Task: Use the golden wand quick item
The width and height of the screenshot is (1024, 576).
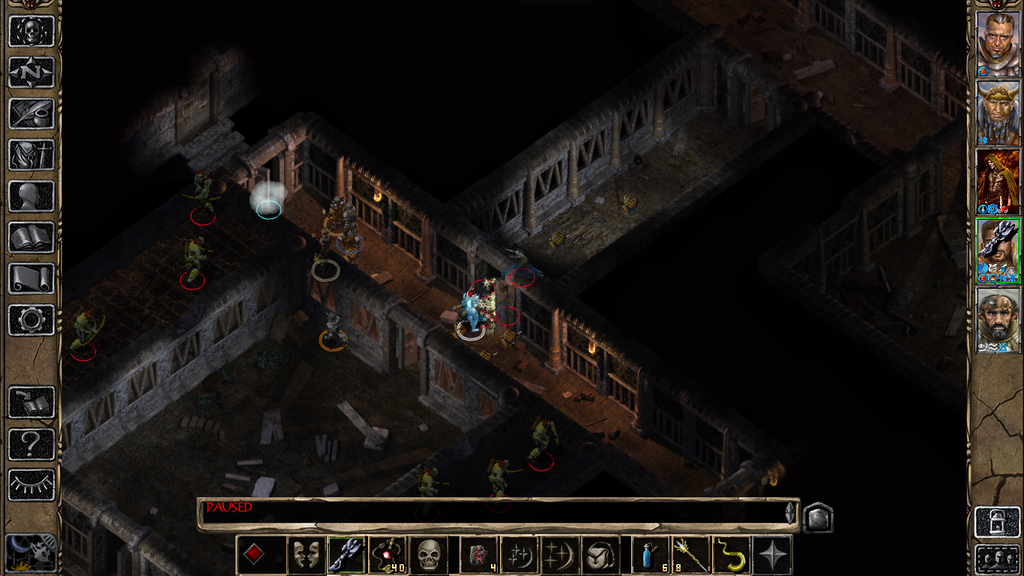Action: (692, 555)
